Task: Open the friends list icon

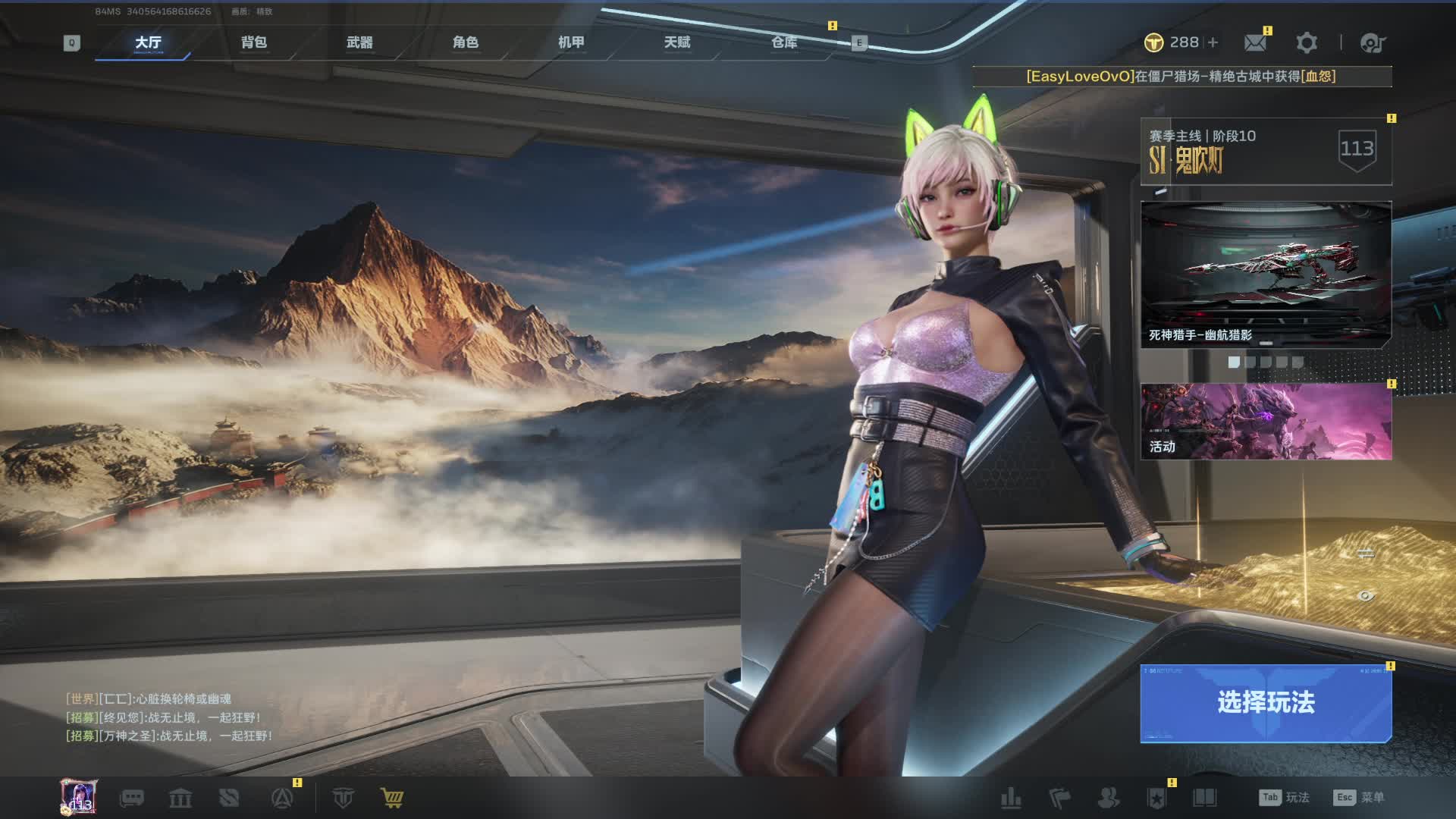Action: coord(1109,798)
